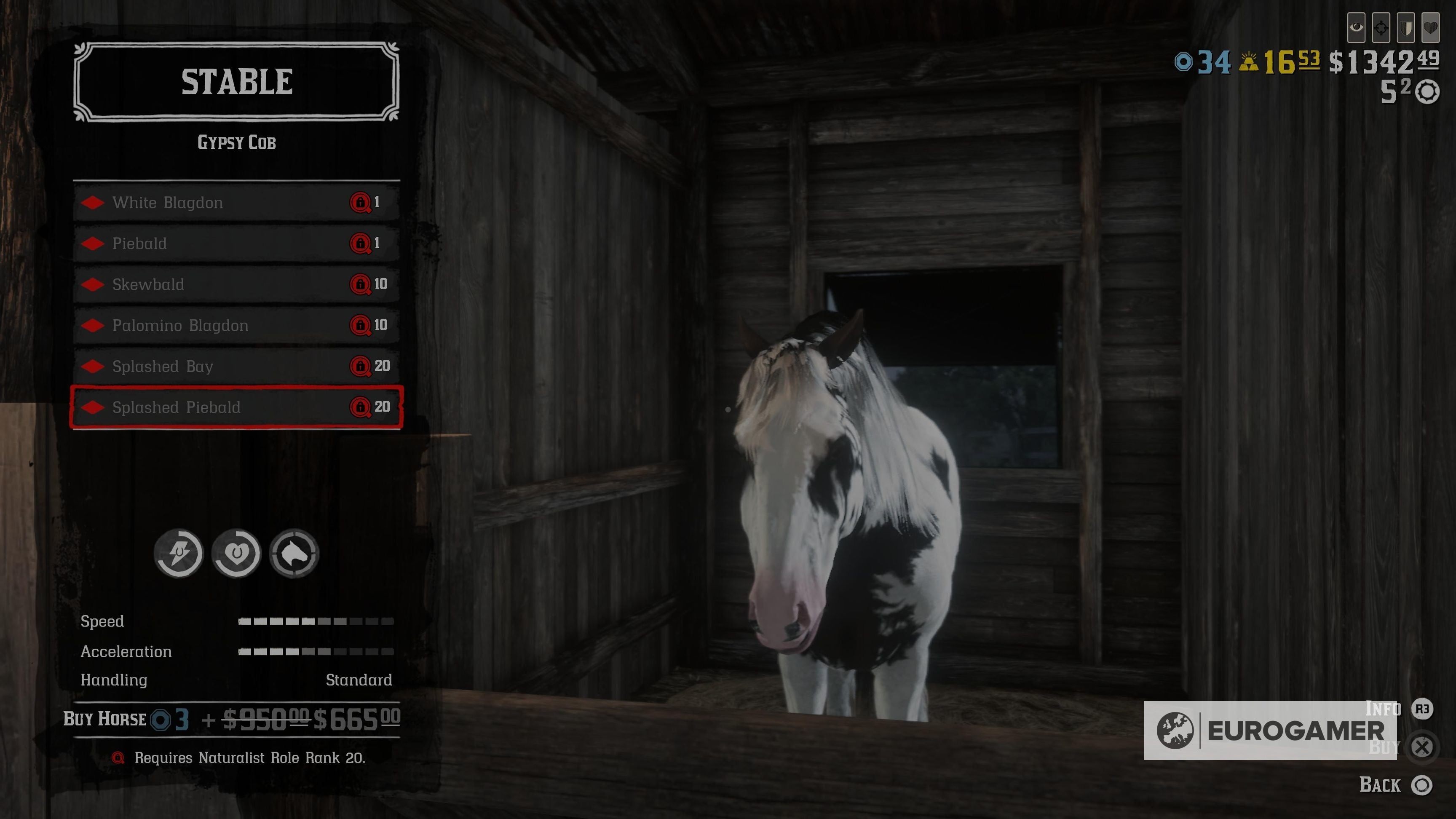Image resolution: width=1456 pixels, height=819 pixels.
Task: Click the Eagle Eye card icon at top right
Action: coord(1356,28)
